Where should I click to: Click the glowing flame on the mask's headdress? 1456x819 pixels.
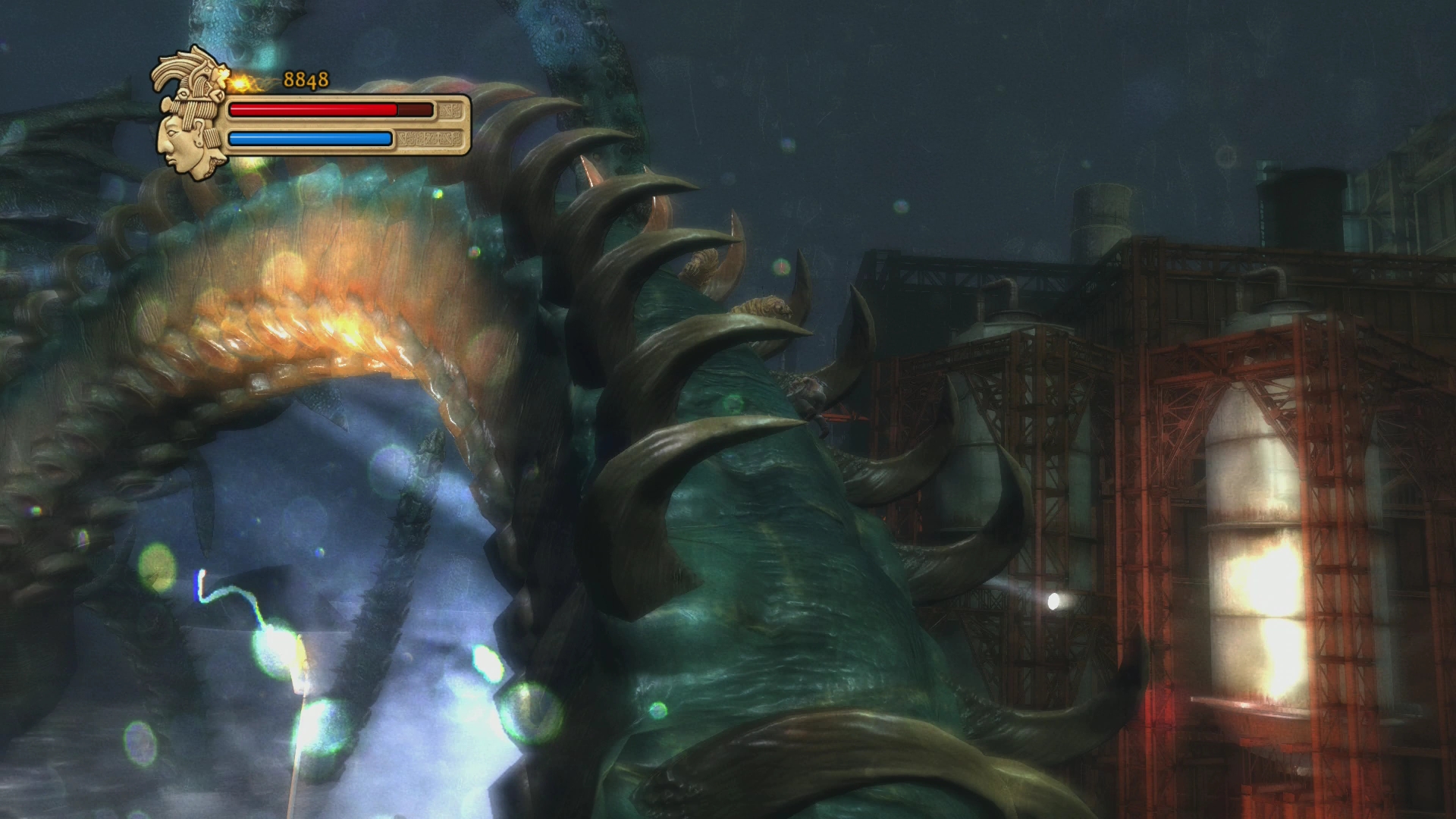pos(241,85)
